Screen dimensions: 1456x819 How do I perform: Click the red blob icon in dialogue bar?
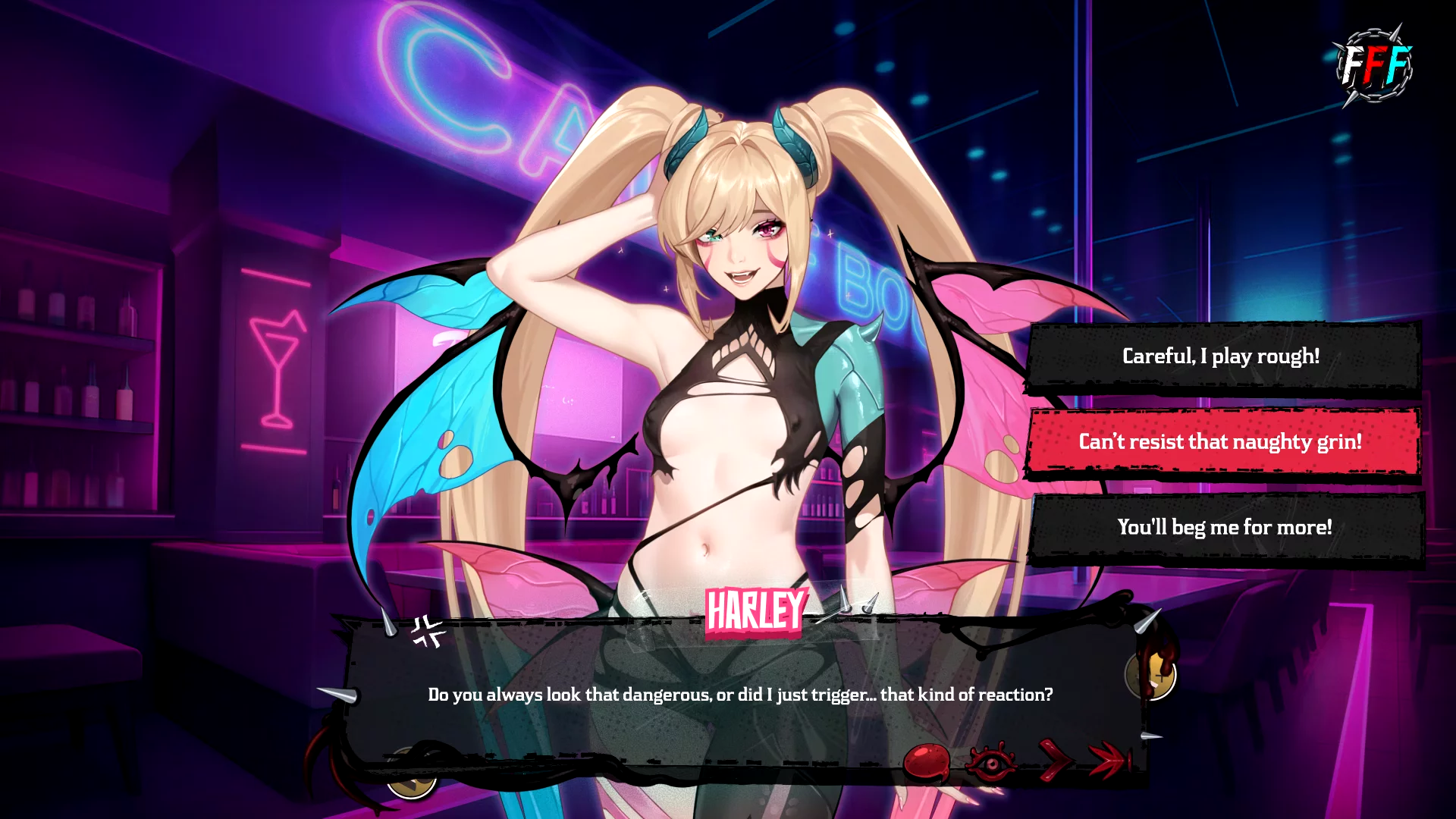pyautogui.click(x=927, y=761)
